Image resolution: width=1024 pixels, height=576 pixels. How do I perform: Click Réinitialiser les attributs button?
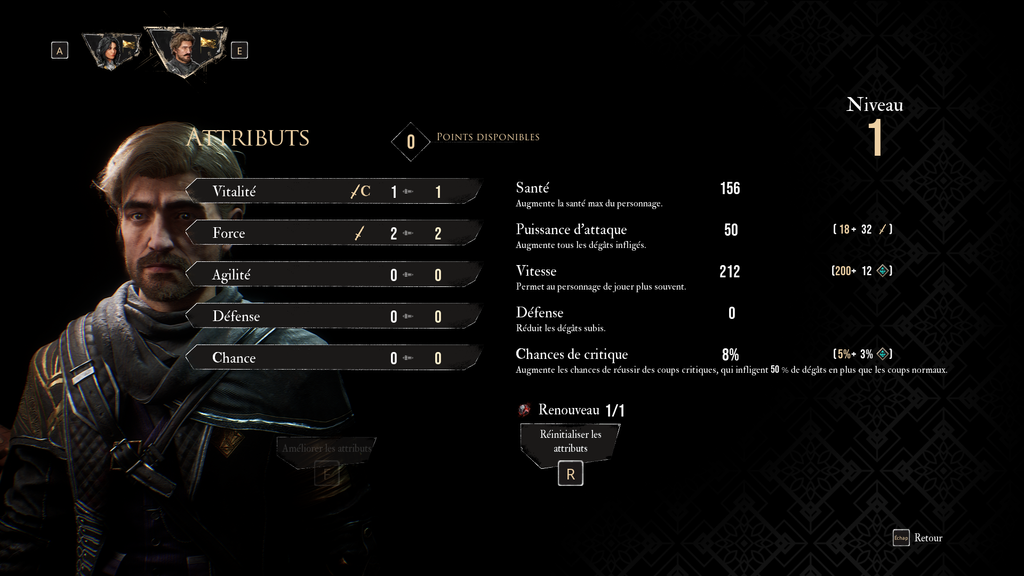tap(570, 442)
